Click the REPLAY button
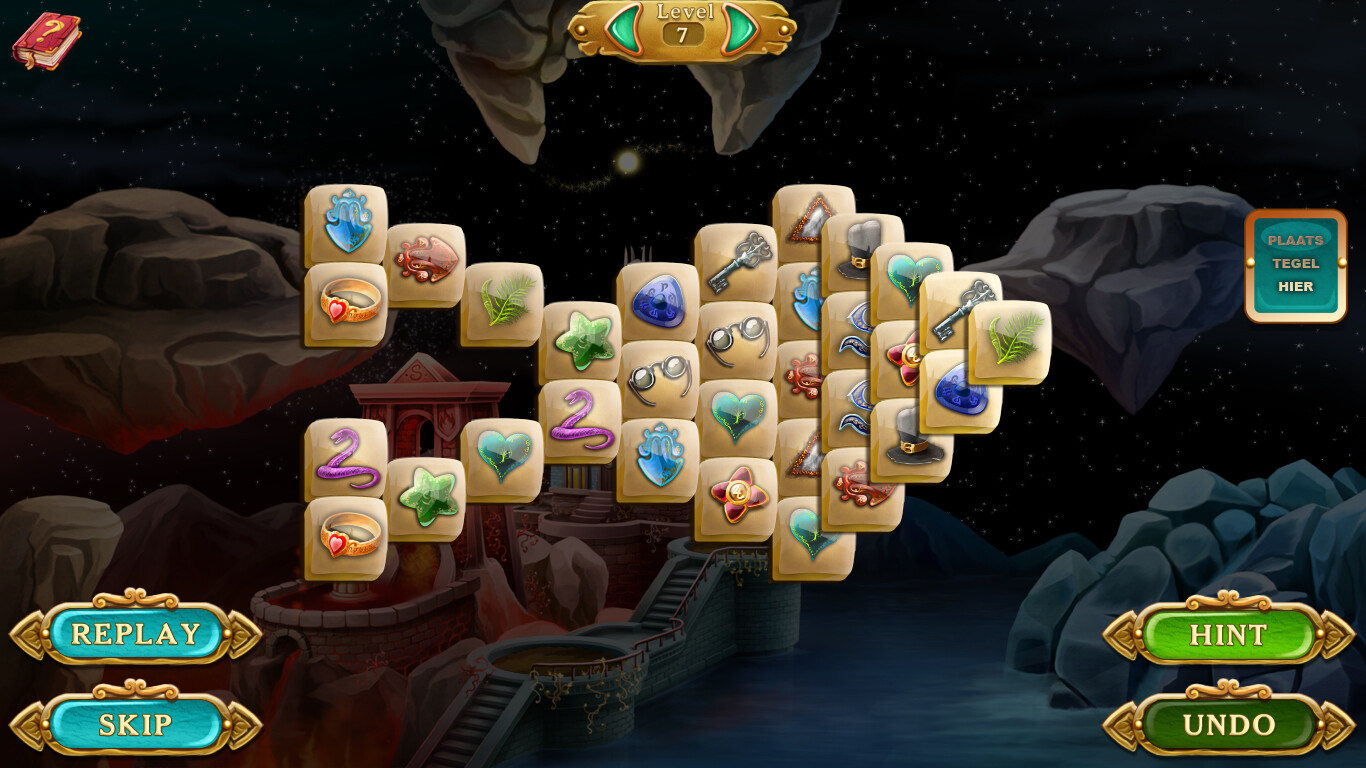Viewport: 1366px width, 768px height. coord(137,633)
